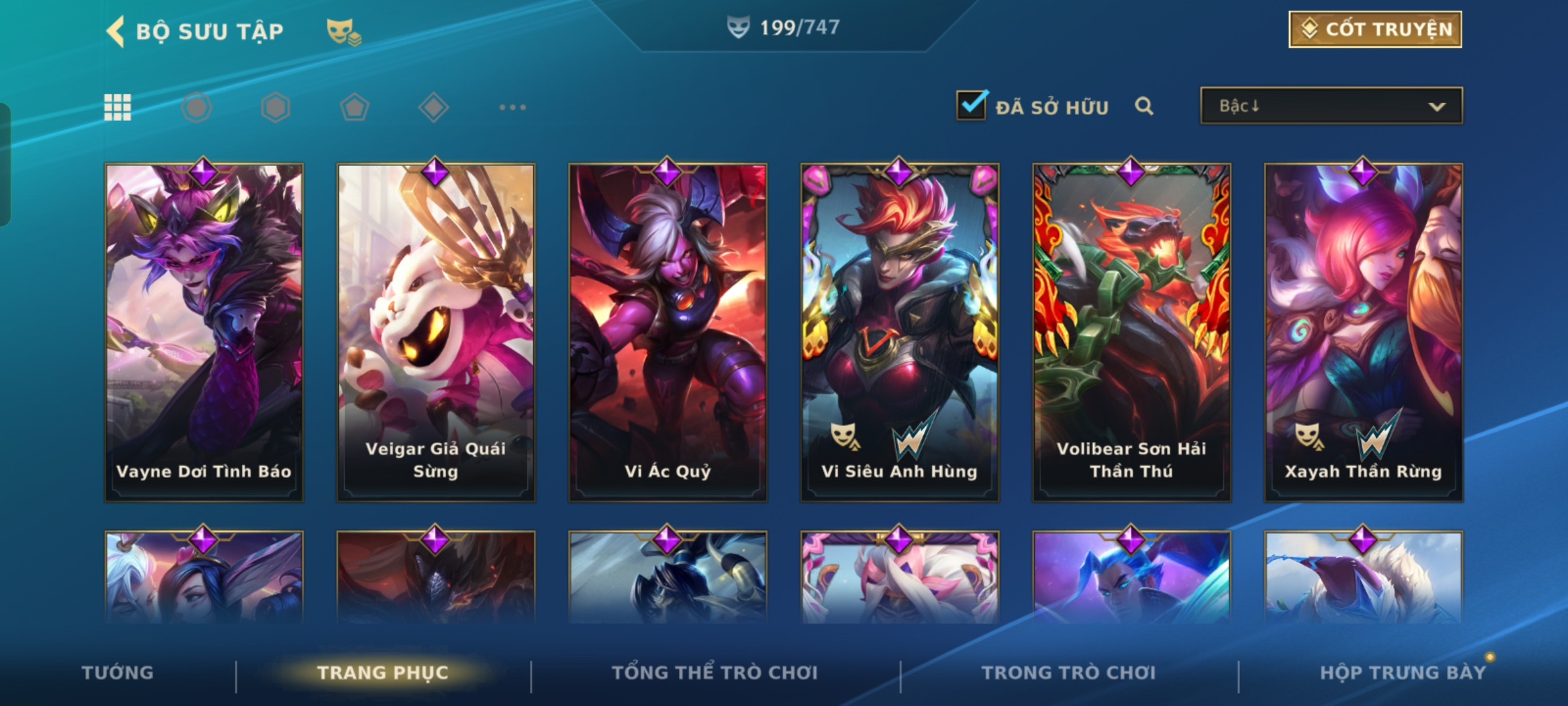The image size is (1568, 706).
Task: Open the Cốt Truyện button
Action: tap(1375, 29)
